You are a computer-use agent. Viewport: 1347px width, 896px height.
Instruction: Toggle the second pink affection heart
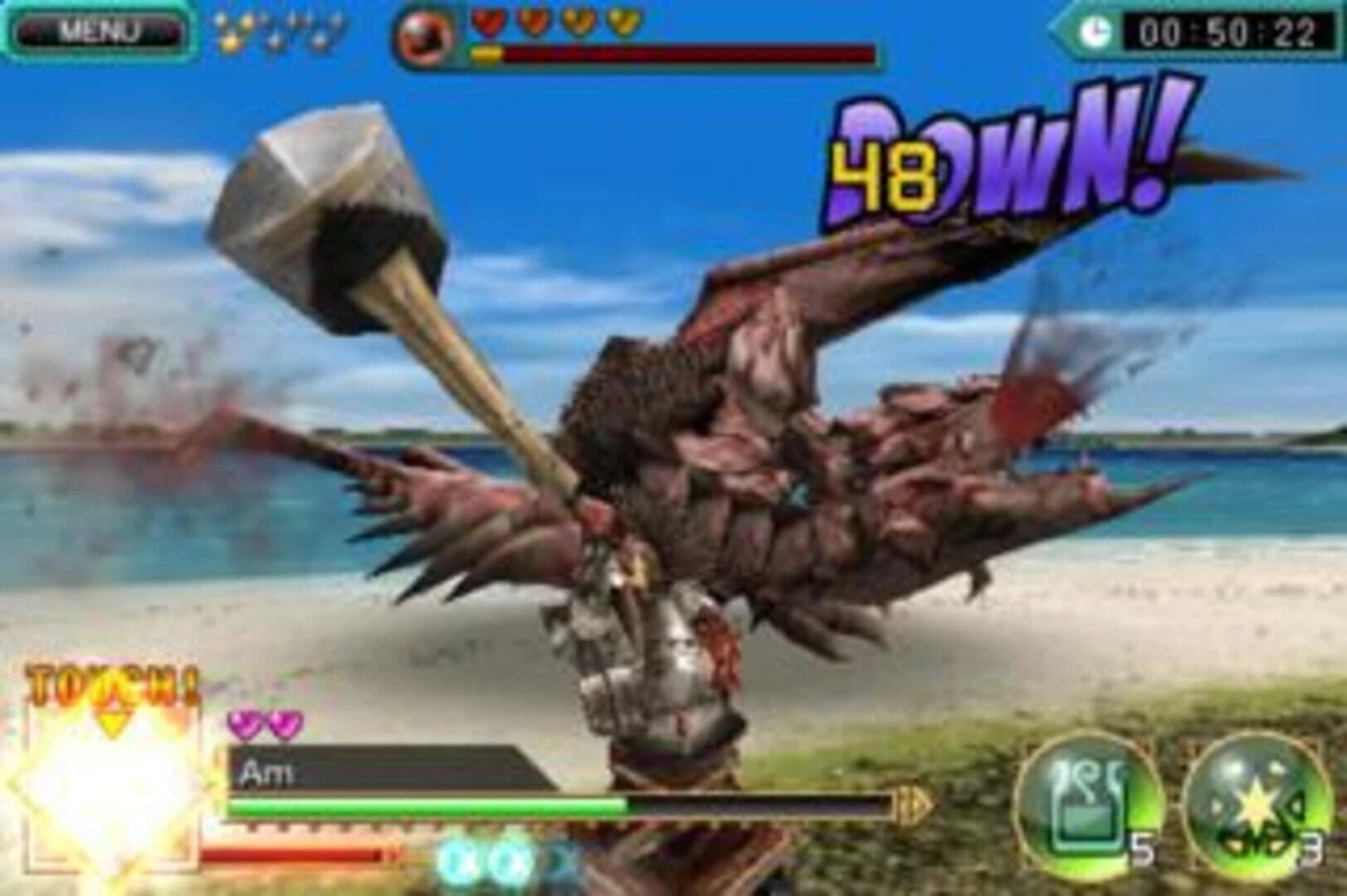tap(283, 723)
